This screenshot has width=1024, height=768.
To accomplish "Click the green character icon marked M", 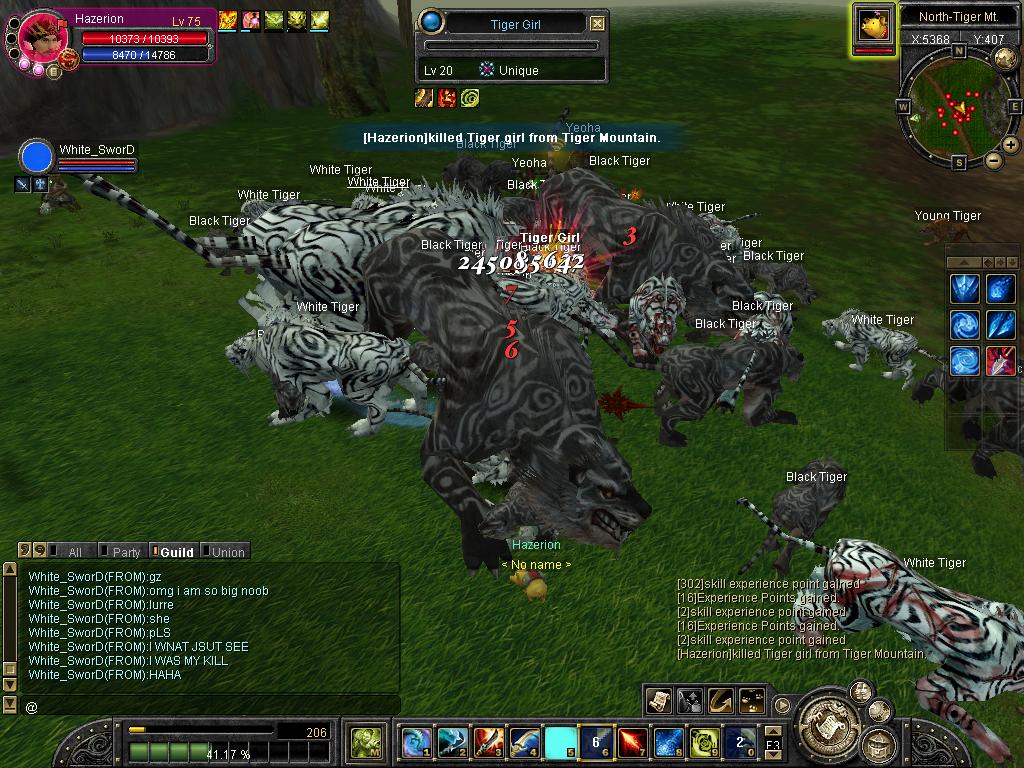I will 365,743.
